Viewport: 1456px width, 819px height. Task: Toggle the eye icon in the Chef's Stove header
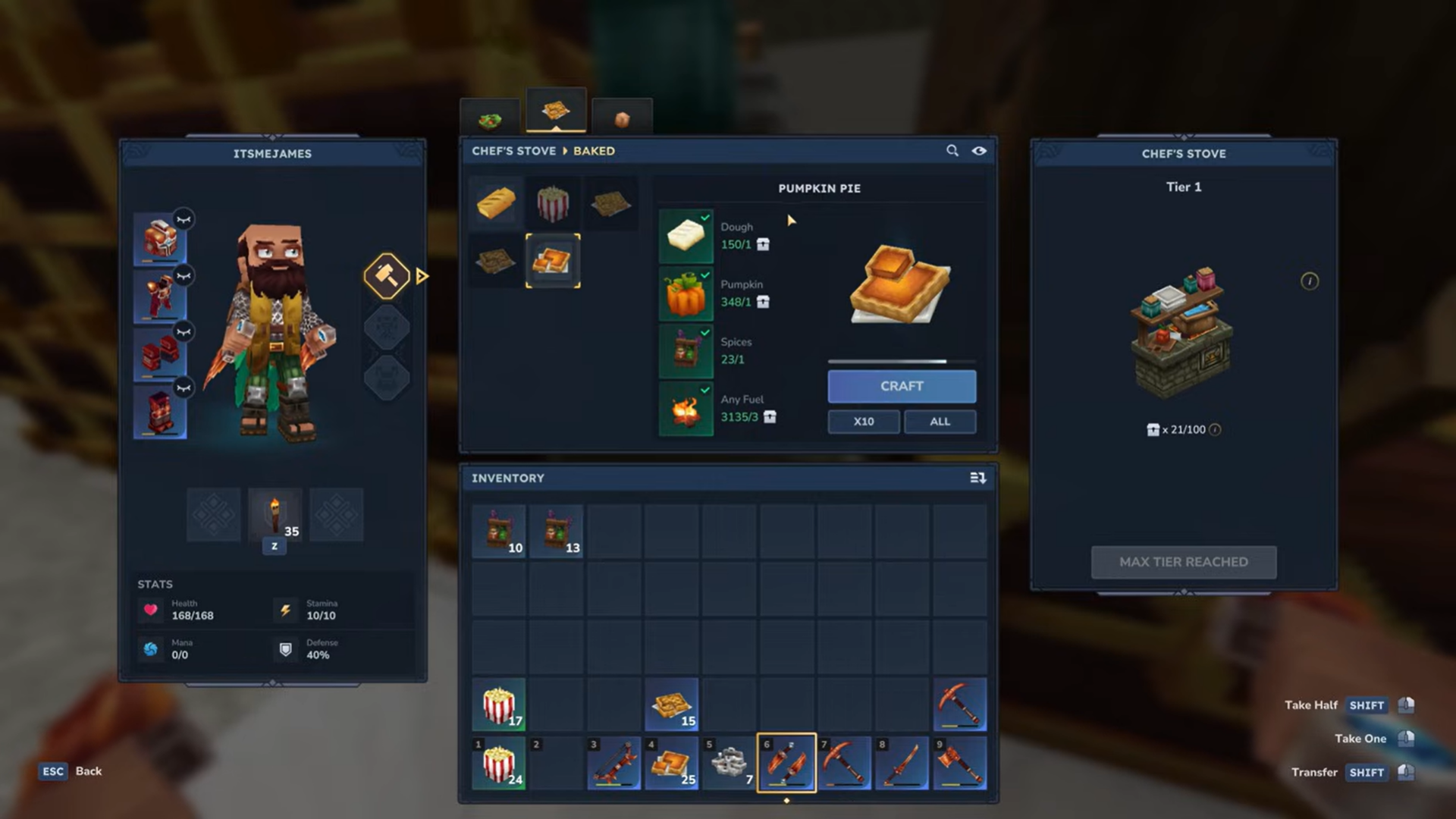tap(979, 151)
